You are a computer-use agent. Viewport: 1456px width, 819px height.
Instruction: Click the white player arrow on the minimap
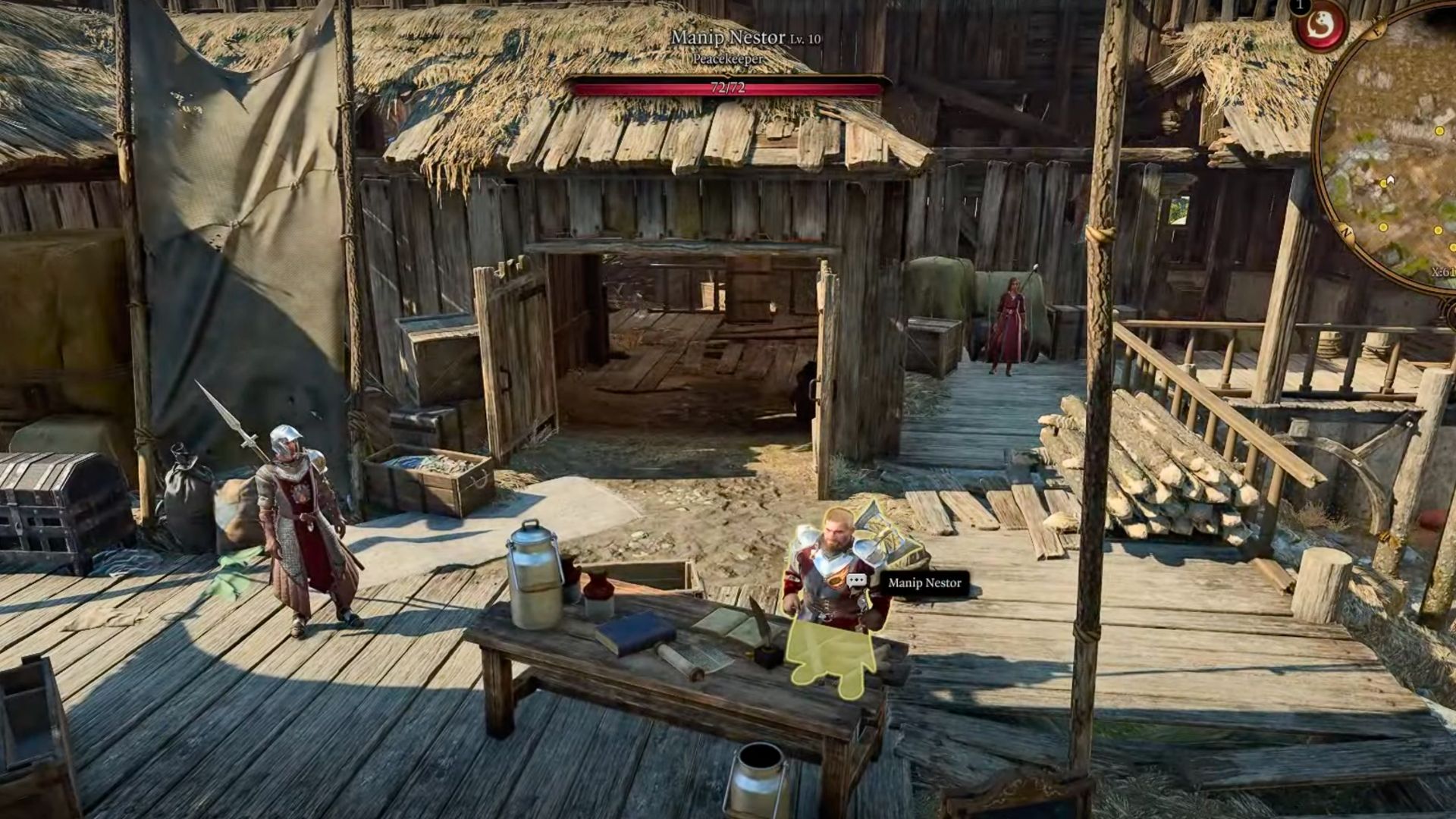pyautogui.click(x=1390, y=179)
